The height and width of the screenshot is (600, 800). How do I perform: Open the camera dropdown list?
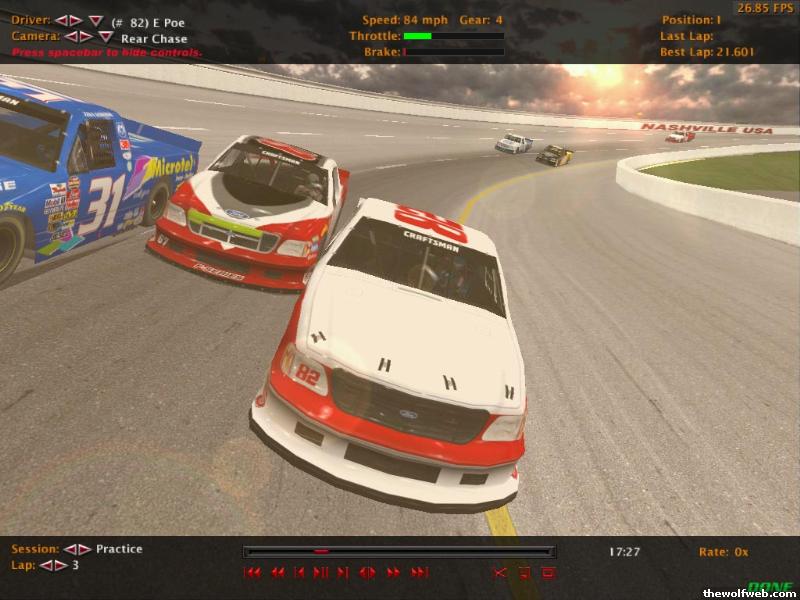(105, 37)
